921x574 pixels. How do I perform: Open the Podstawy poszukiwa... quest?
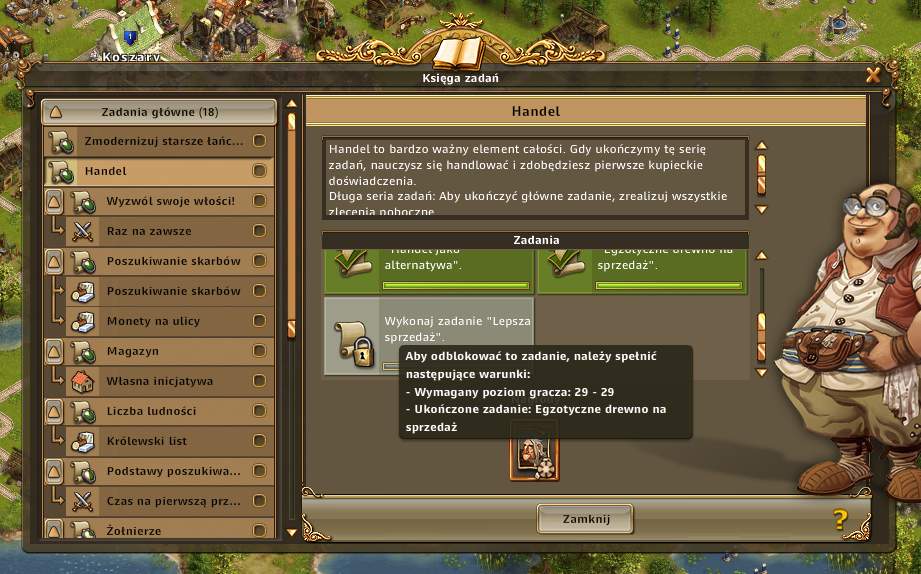(x=170, y=471)
